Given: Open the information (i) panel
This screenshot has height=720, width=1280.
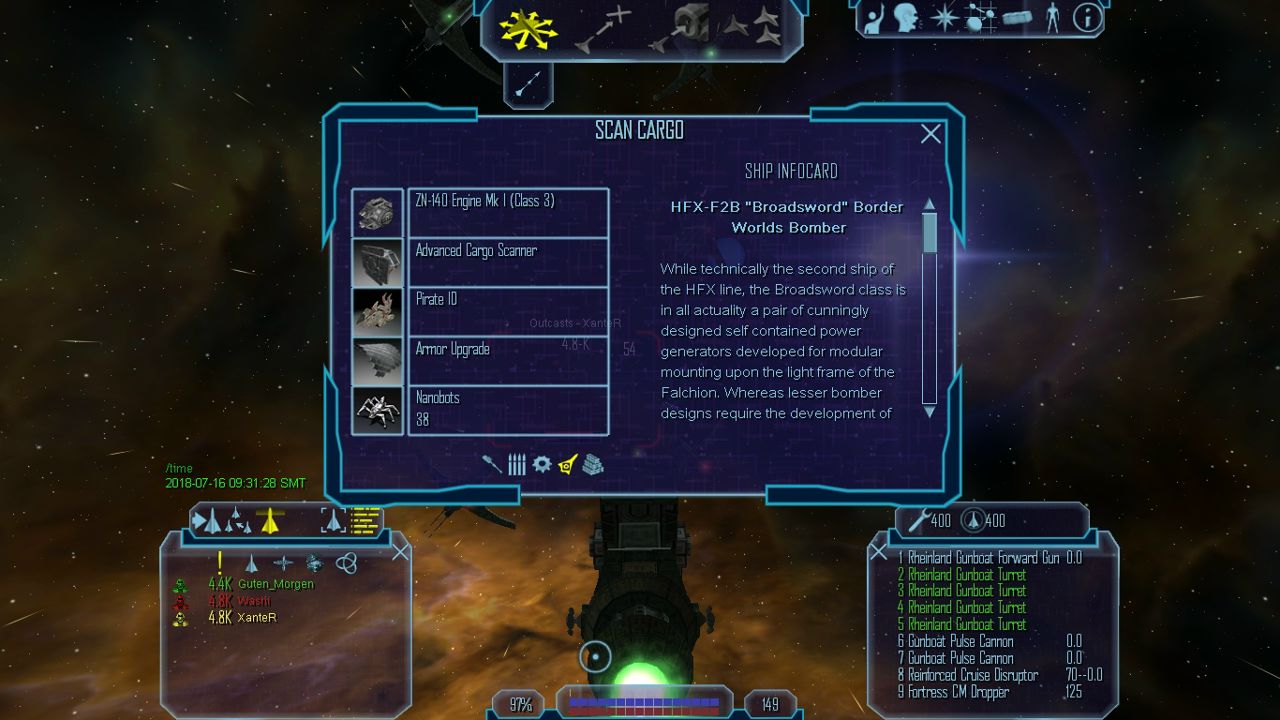Looking at the screenshot, I should (1087, 17).
